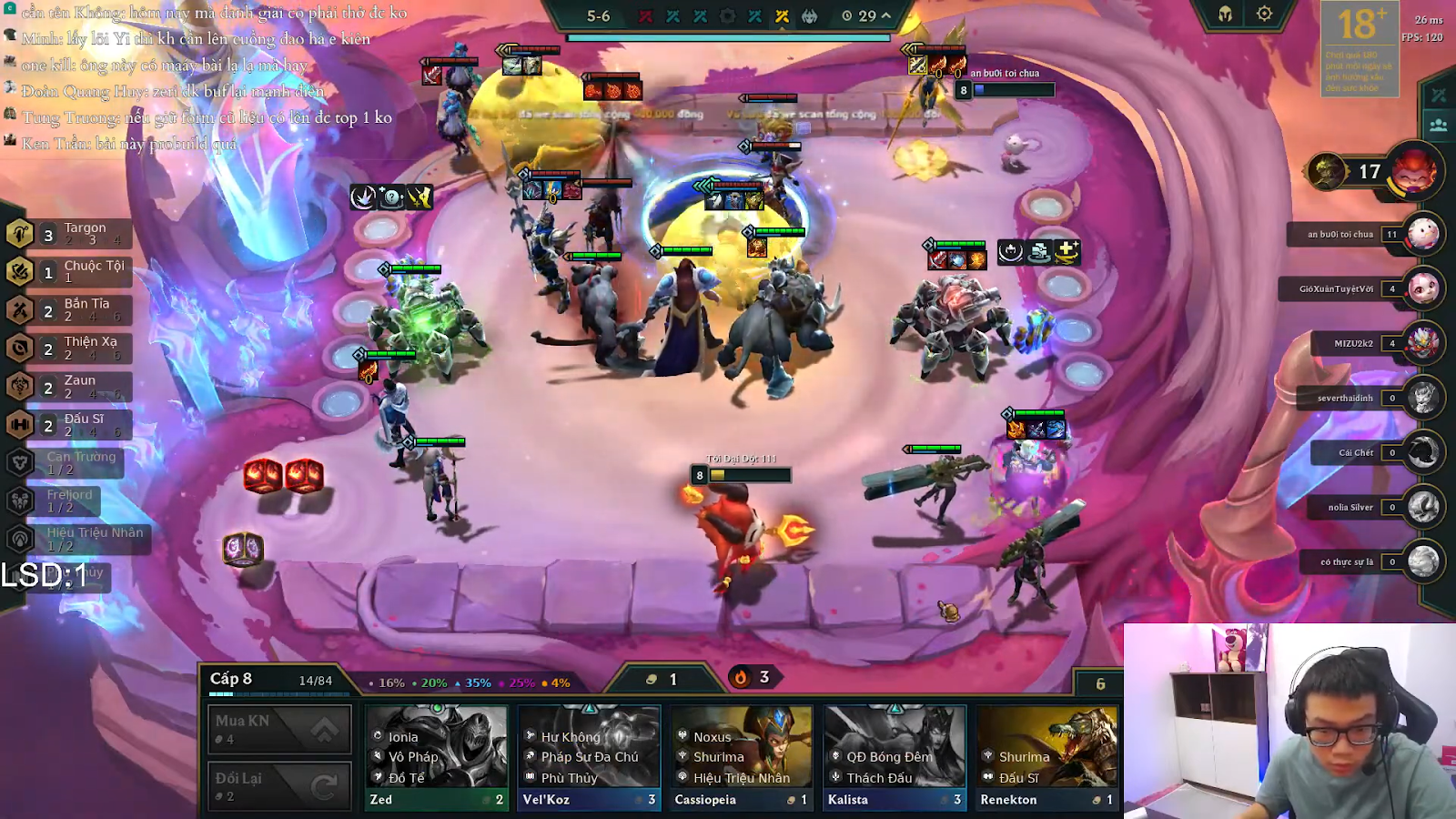Viewport: 1456px width, 819px height.
Task: Inspect the Chuộc Tội trait
Action: 68,271
